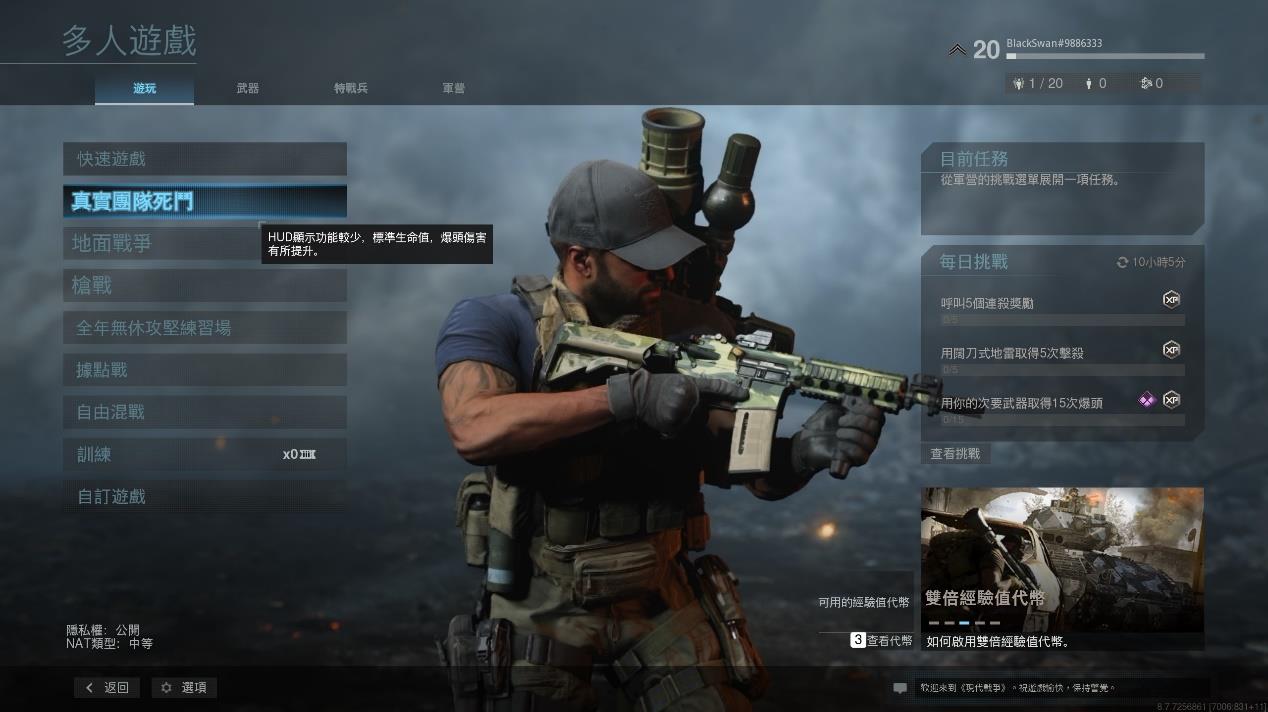Select the 遊玩 play tab
The image size is (1268, 712).
145,88
